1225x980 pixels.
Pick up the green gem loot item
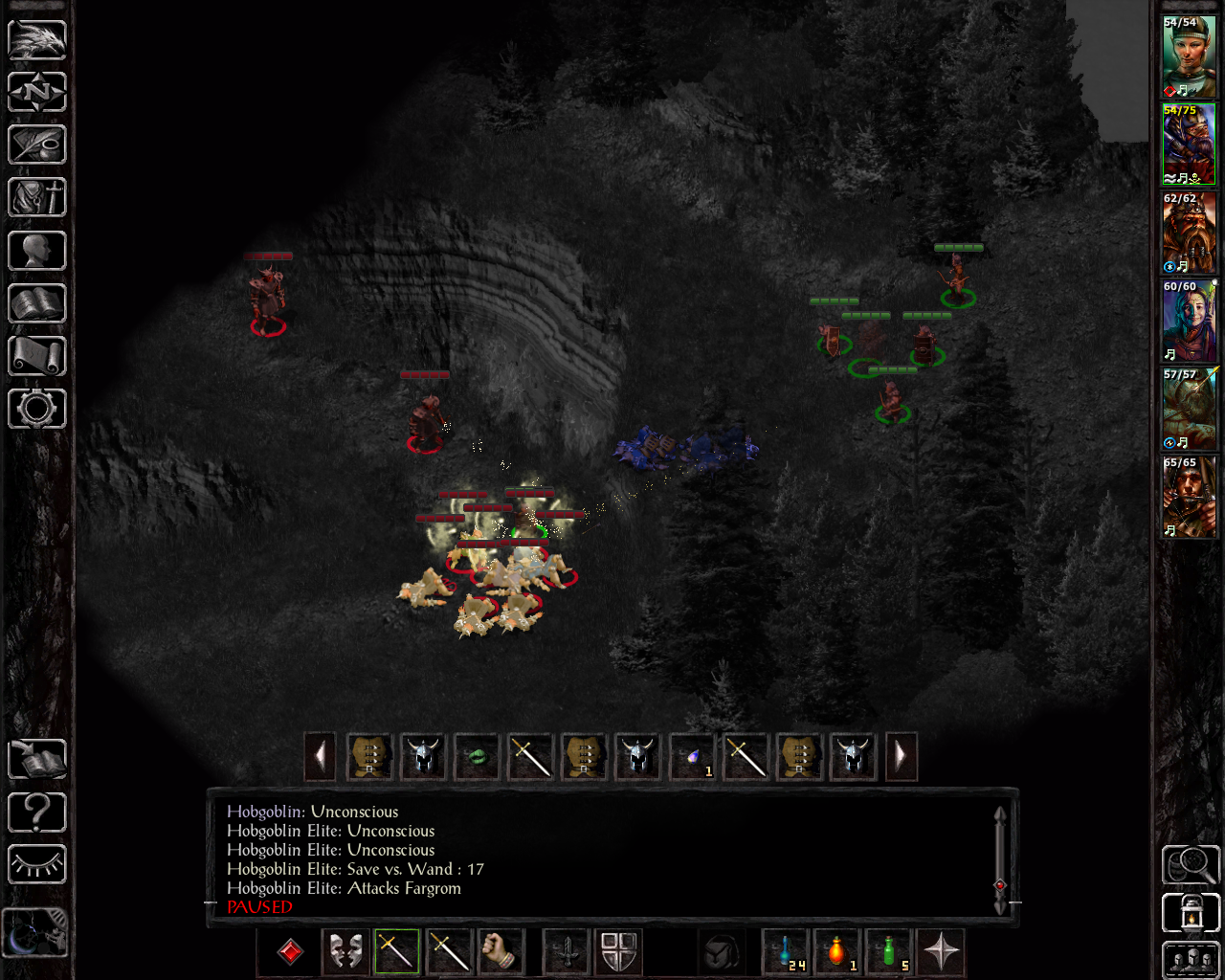pos(477,757)
